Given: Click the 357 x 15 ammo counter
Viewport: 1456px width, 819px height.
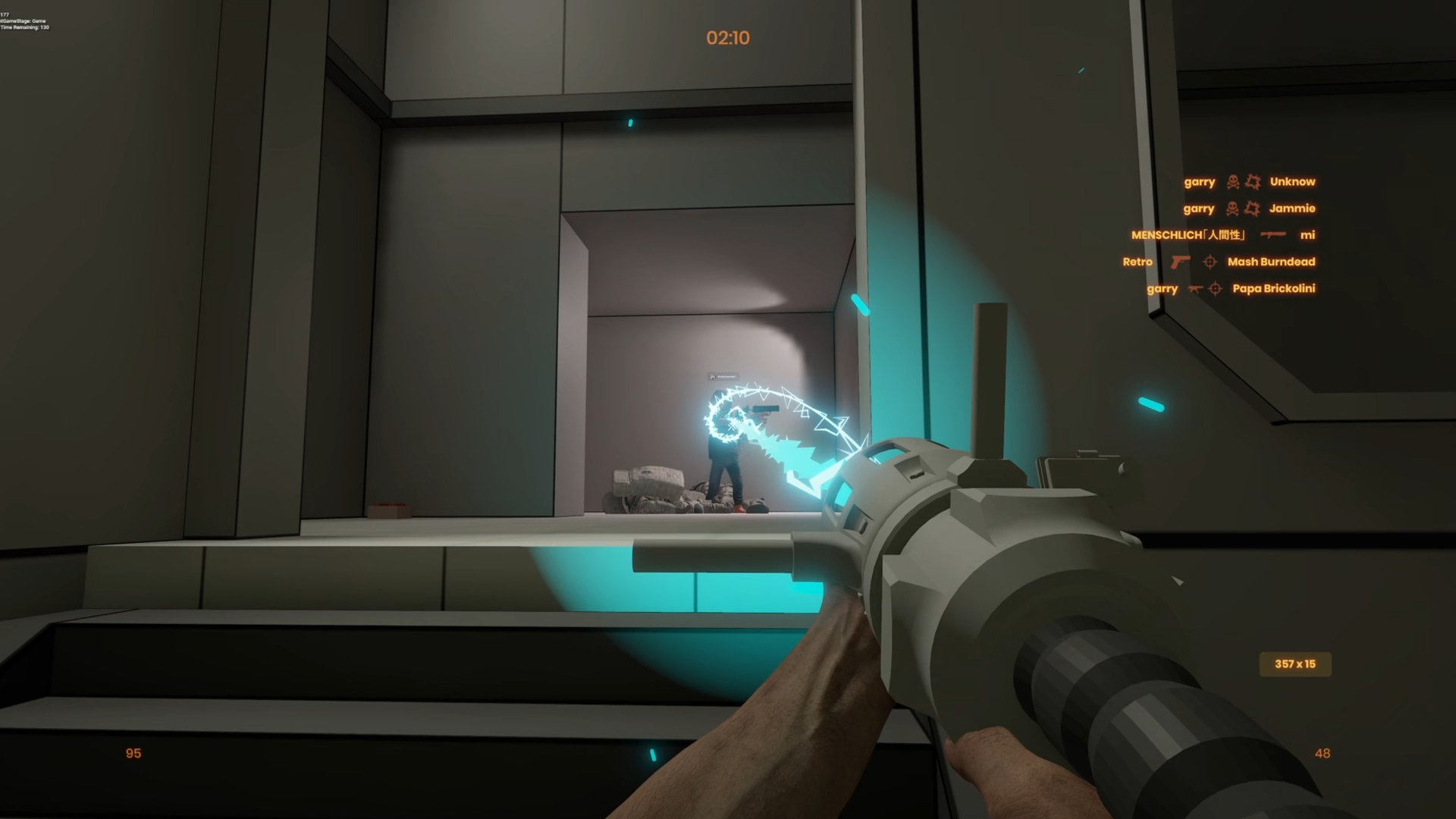Looking at the screenshot, I should [1295, 664].
